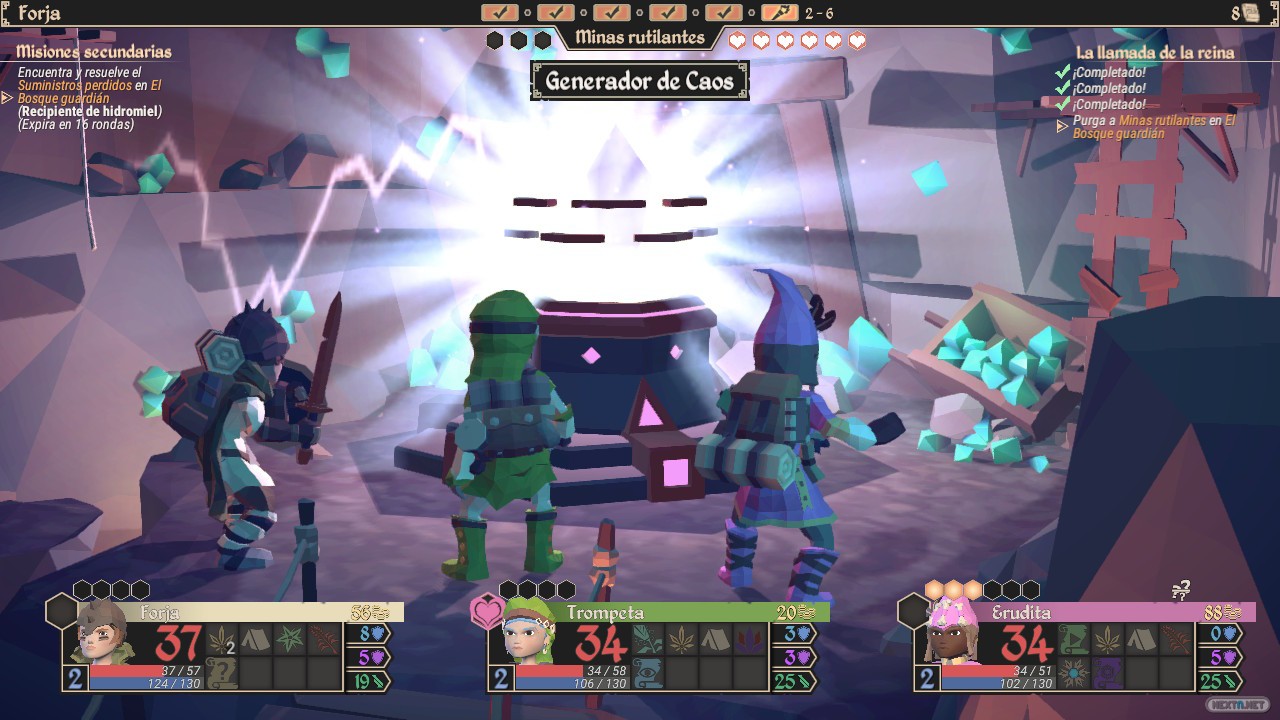Open the Misiones secundarias quest tracker

[94, 52]
